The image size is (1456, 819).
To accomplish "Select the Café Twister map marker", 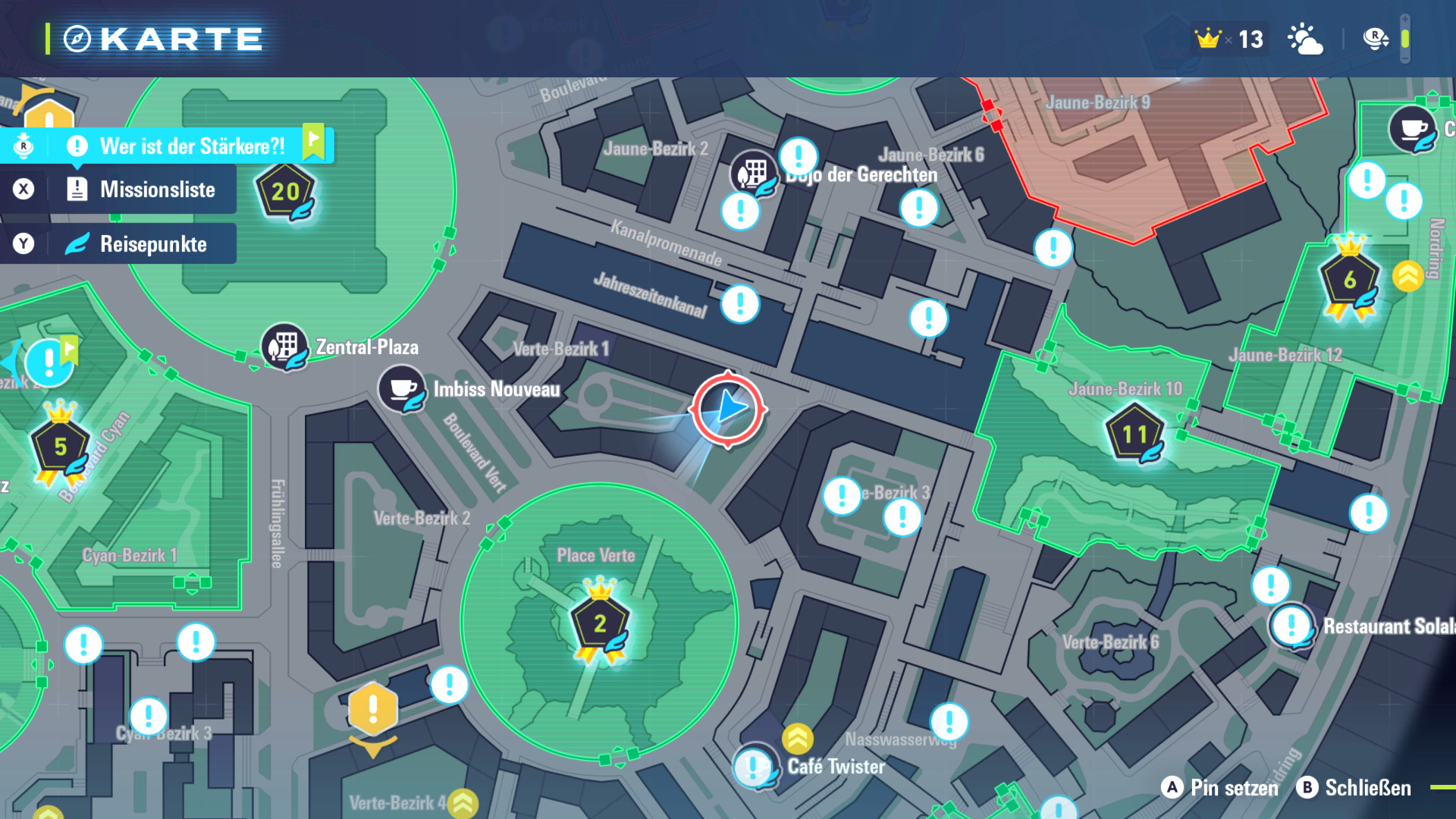I will 755,767.
